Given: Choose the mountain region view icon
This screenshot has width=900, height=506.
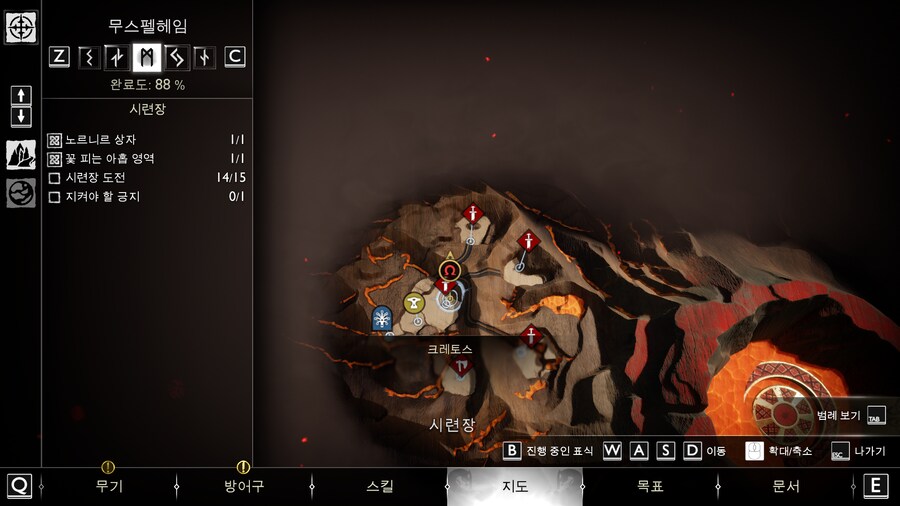Looking at the screenshot, I should pos(21,155).
